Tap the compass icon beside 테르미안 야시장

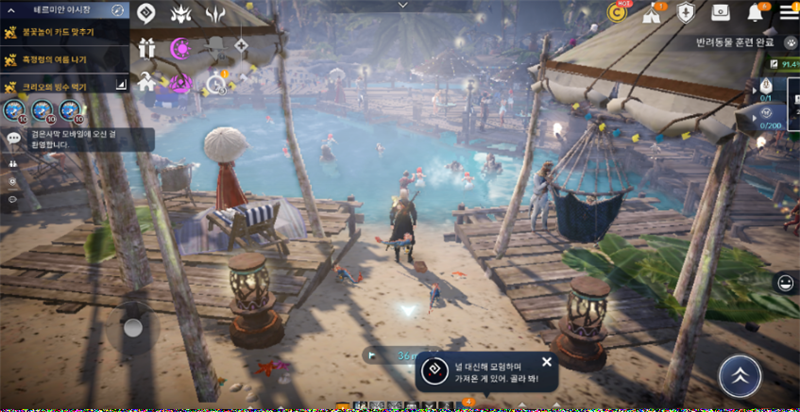pos(117,9)
